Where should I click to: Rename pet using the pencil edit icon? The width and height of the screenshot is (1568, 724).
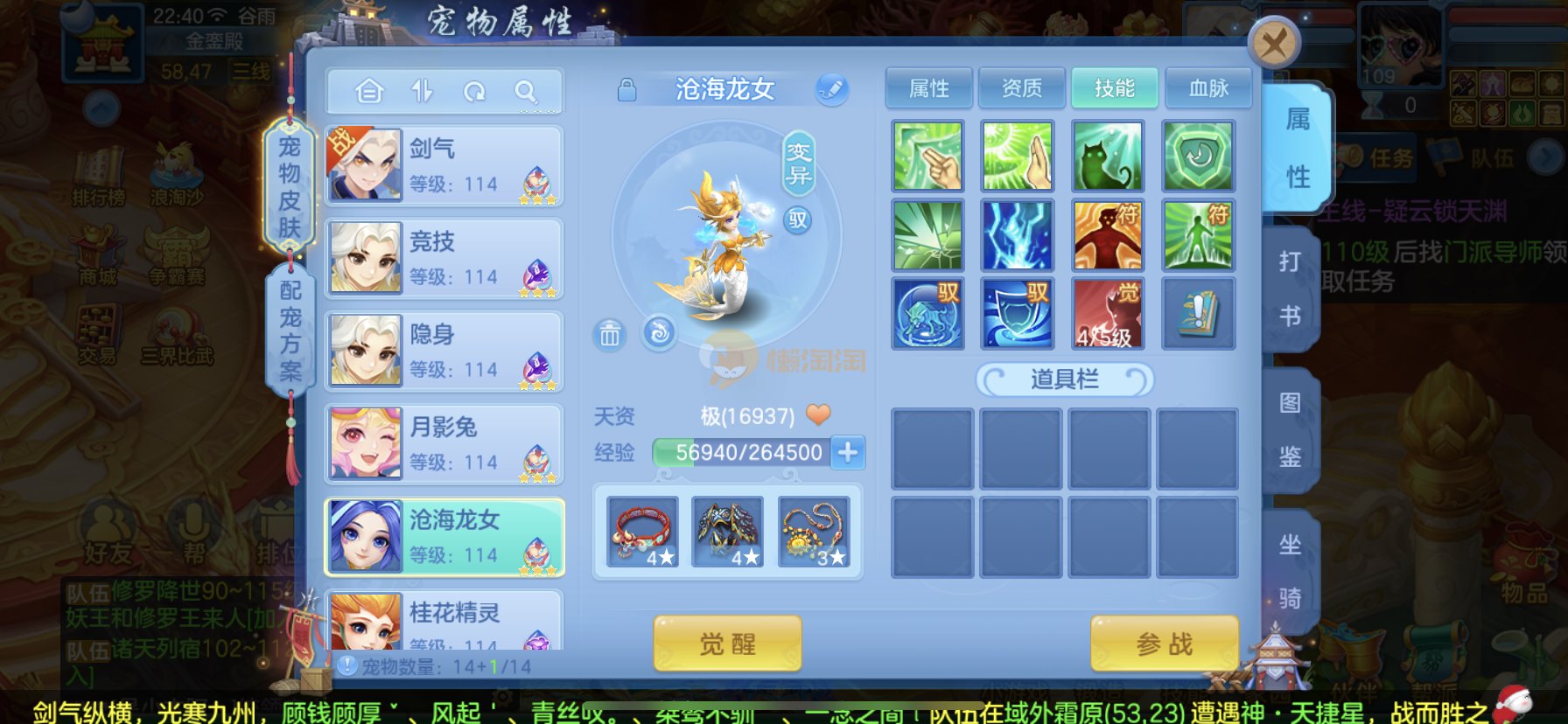coord(831,89)
